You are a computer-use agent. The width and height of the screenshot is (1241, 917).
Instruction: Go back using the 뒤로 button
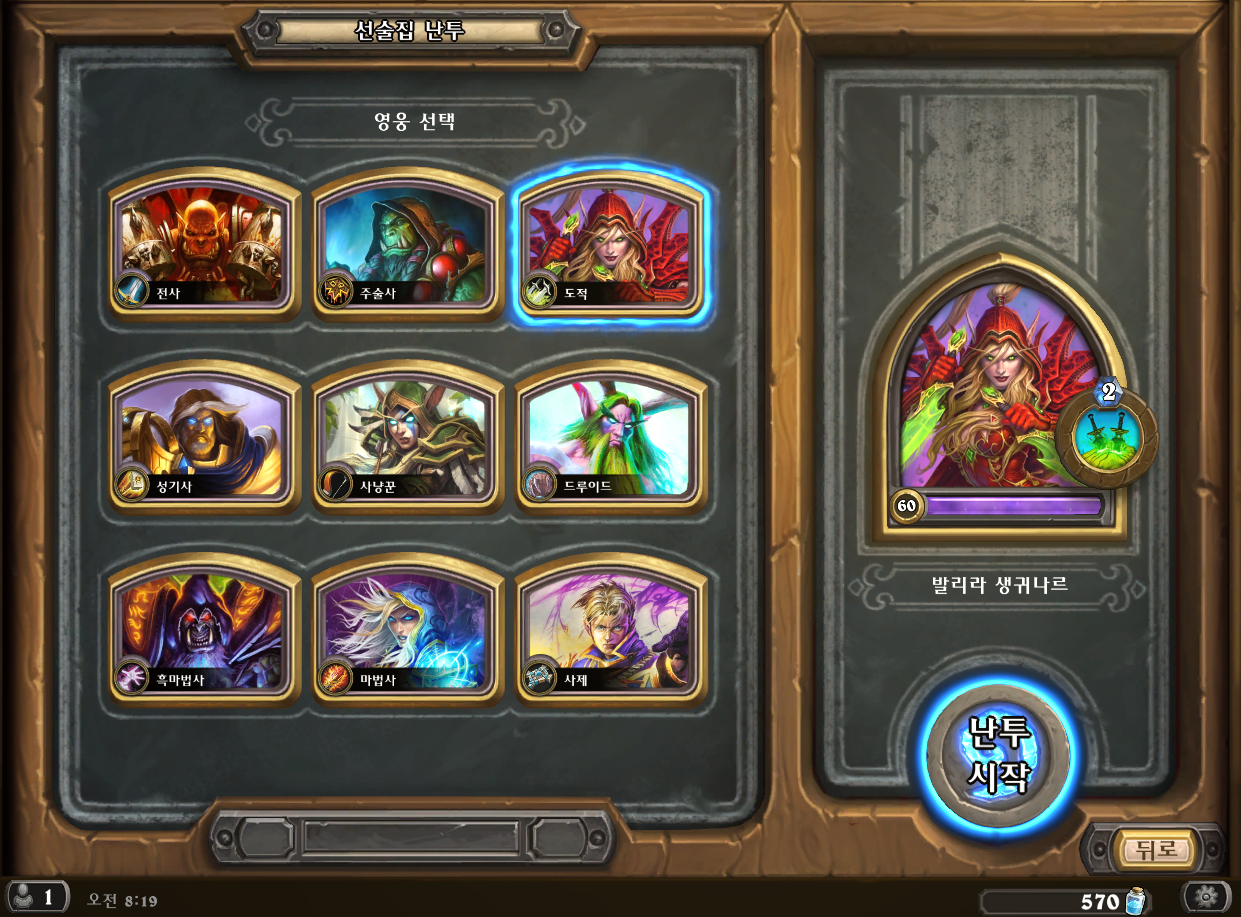click(x=1157, y=850)
